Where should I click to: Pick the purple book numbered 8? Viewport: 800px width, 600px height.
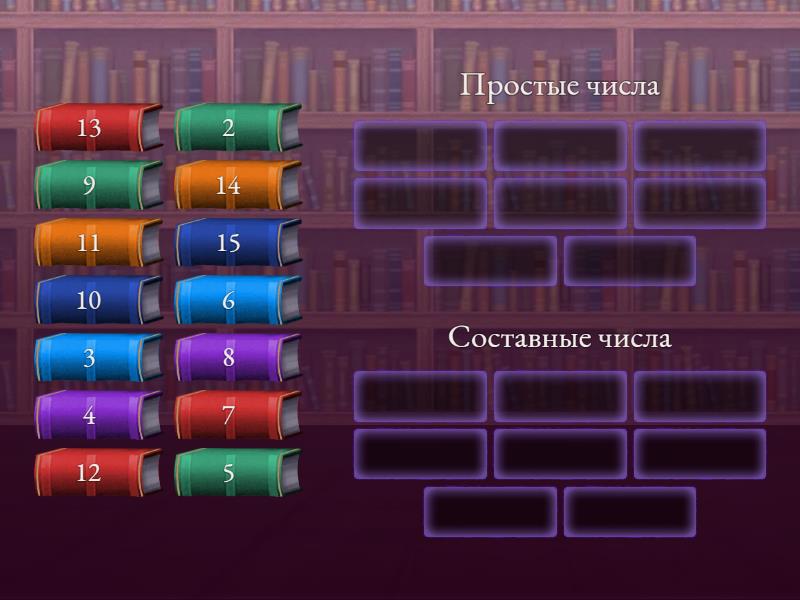pyautogui.click(x=238, y=358)
